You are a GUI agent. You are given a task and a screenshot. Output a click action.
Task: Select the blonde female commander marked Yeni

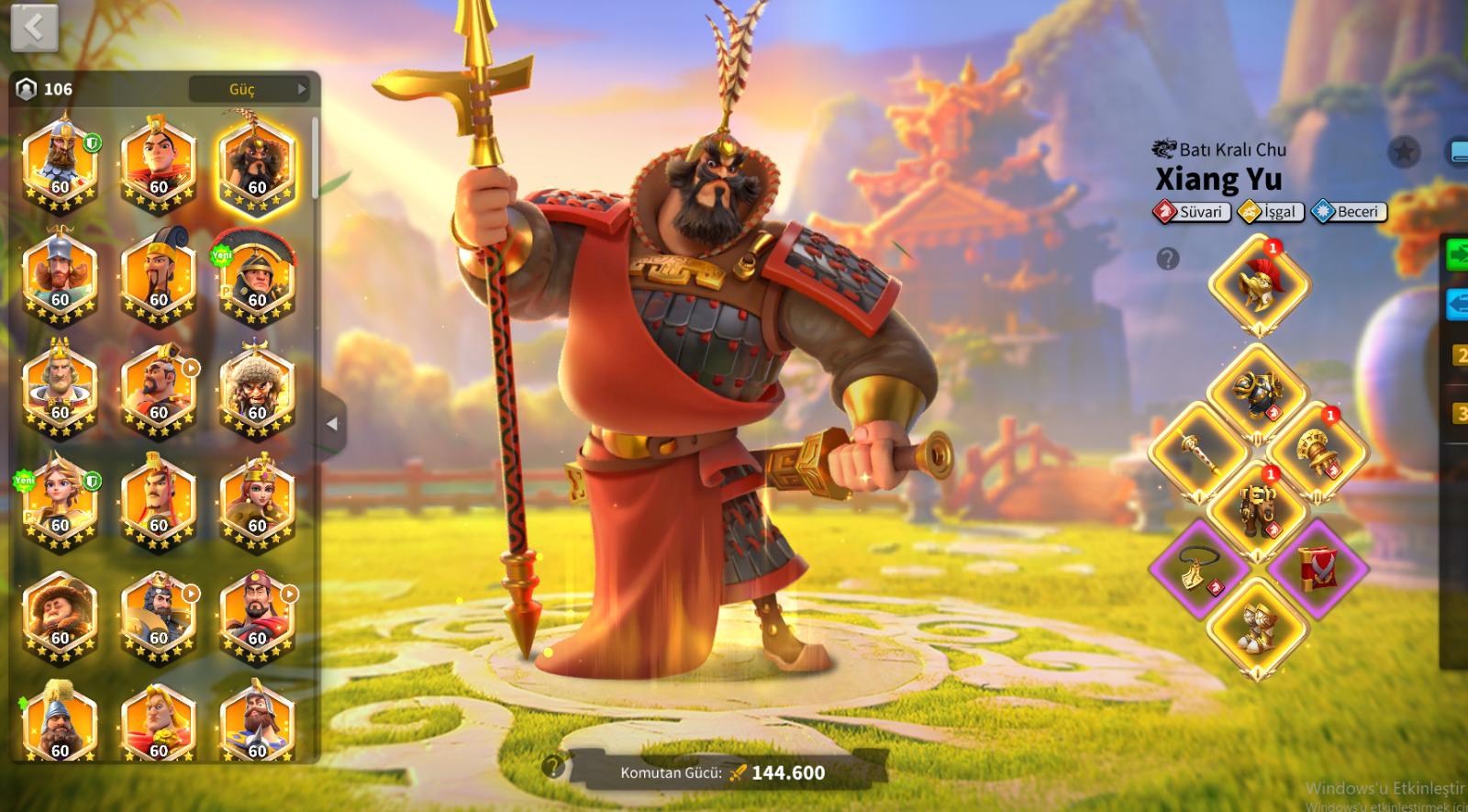(x=60, y=502)
